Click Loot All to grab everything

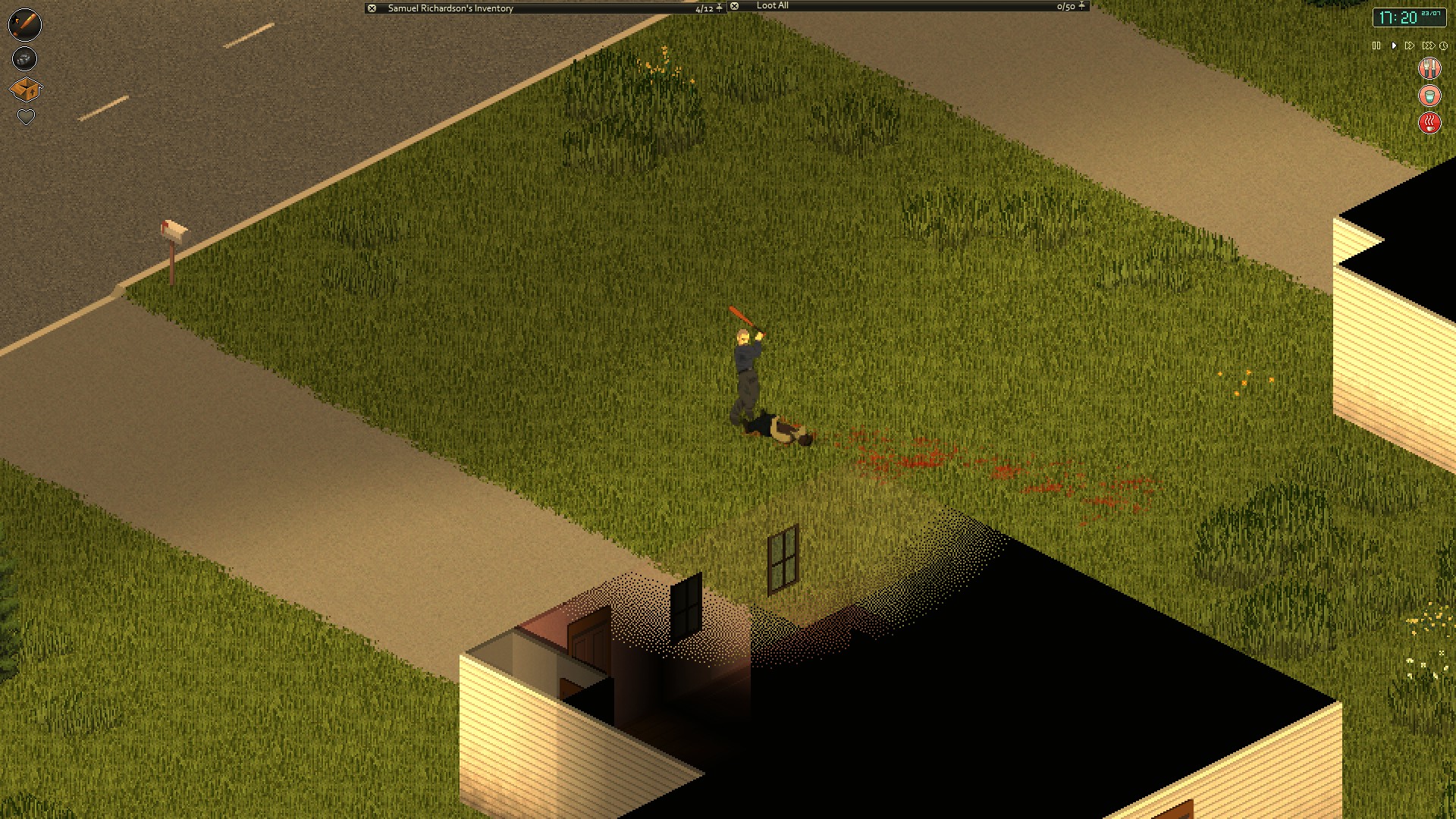click(x=772, y=6)
